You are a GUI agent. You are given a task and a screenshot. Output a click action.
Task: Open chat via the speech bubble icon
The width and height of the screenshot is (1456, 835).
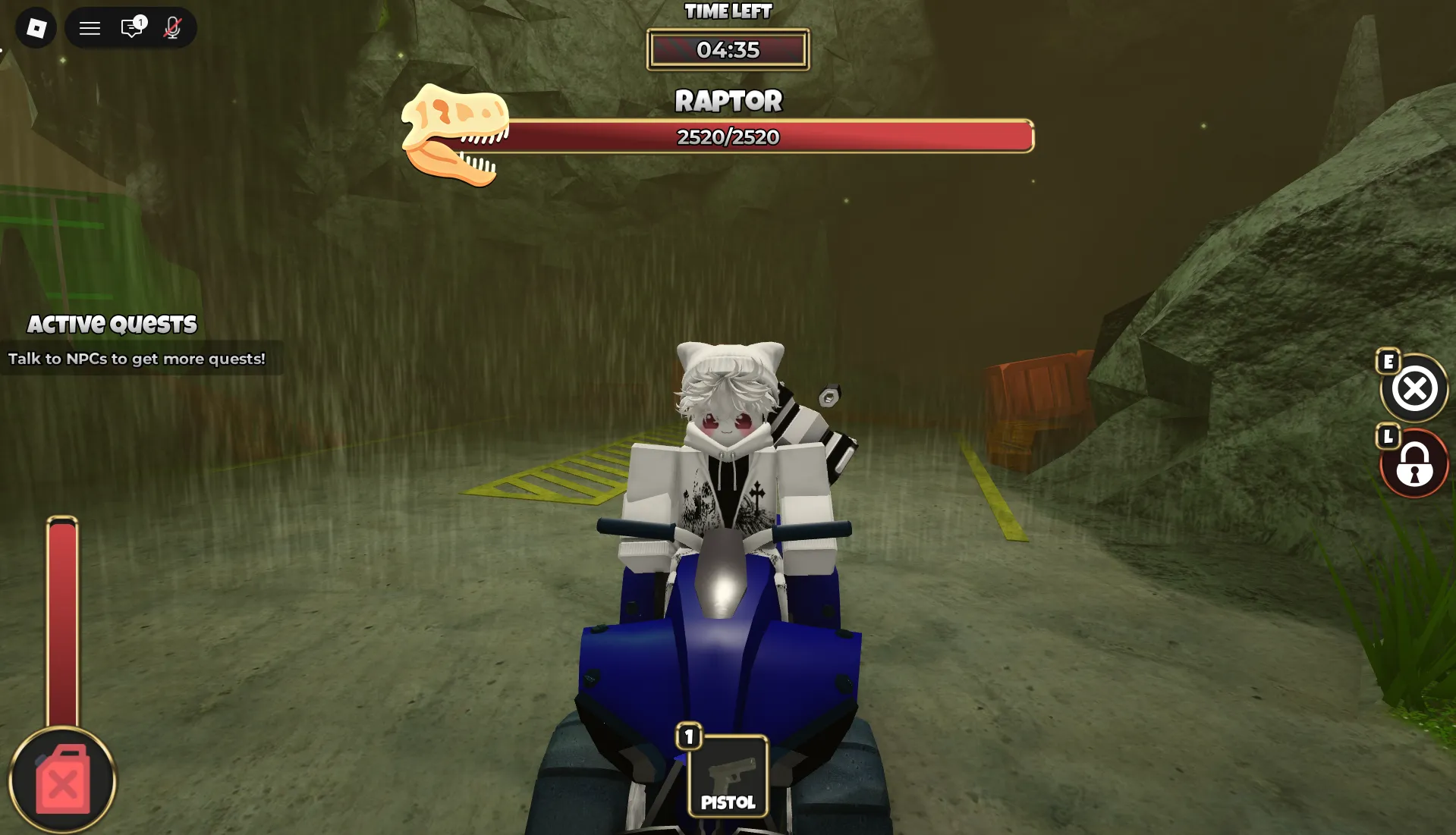pos(130,28)
